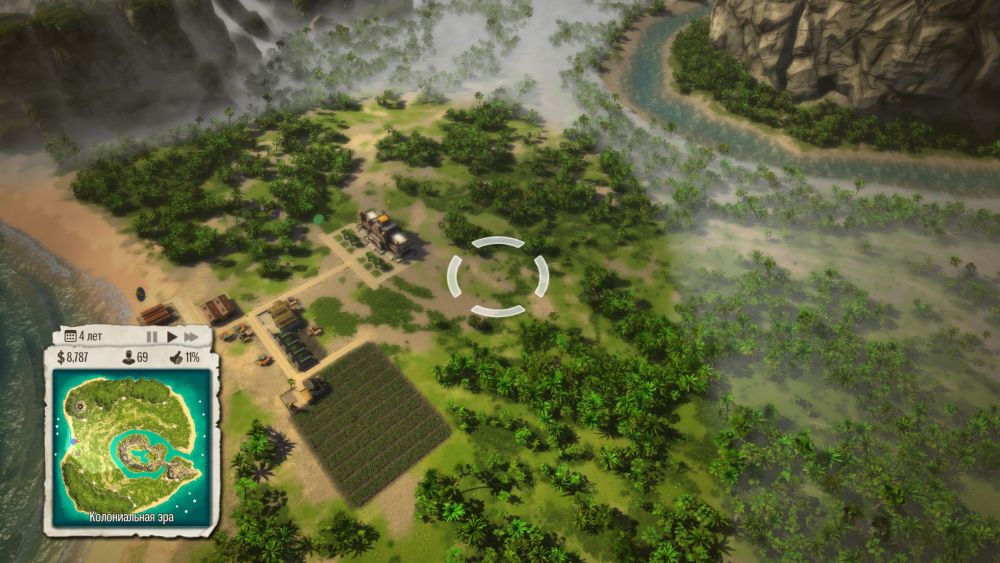Activate the fast-forward speed button
Image resolution: width=1000 pixels, height=563 pixels.
click(x=191, y=337)
